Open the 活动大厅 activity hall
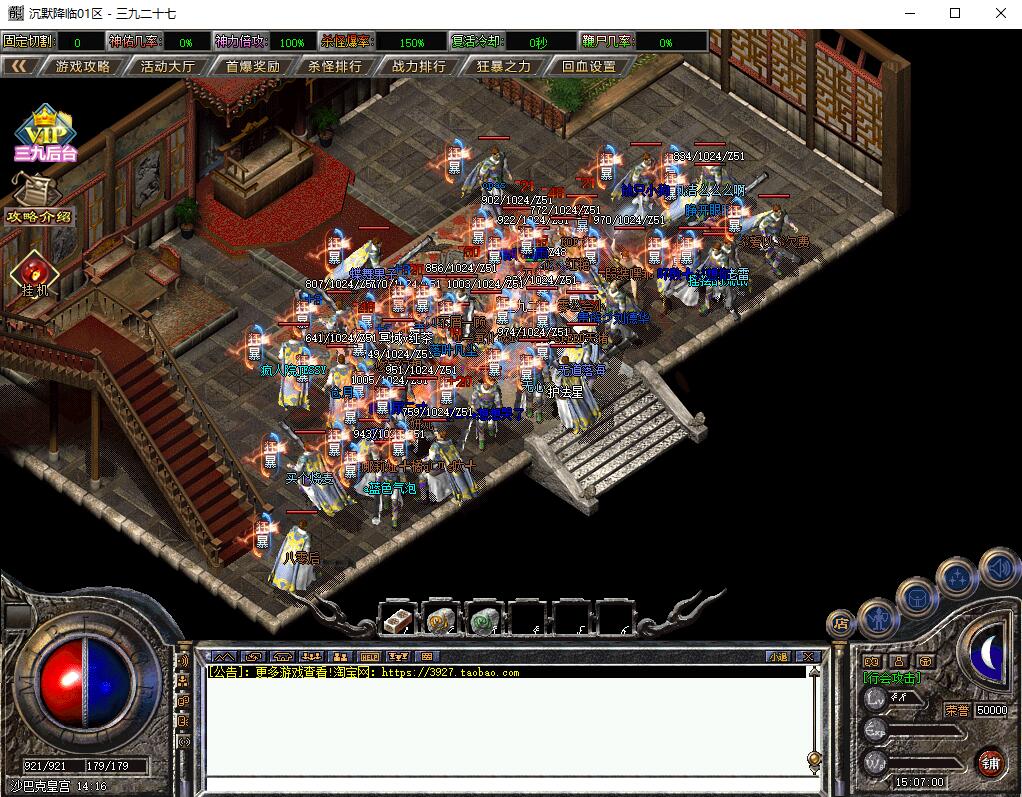This screenshot has height=797, width=1022. (x=167, y=66)
